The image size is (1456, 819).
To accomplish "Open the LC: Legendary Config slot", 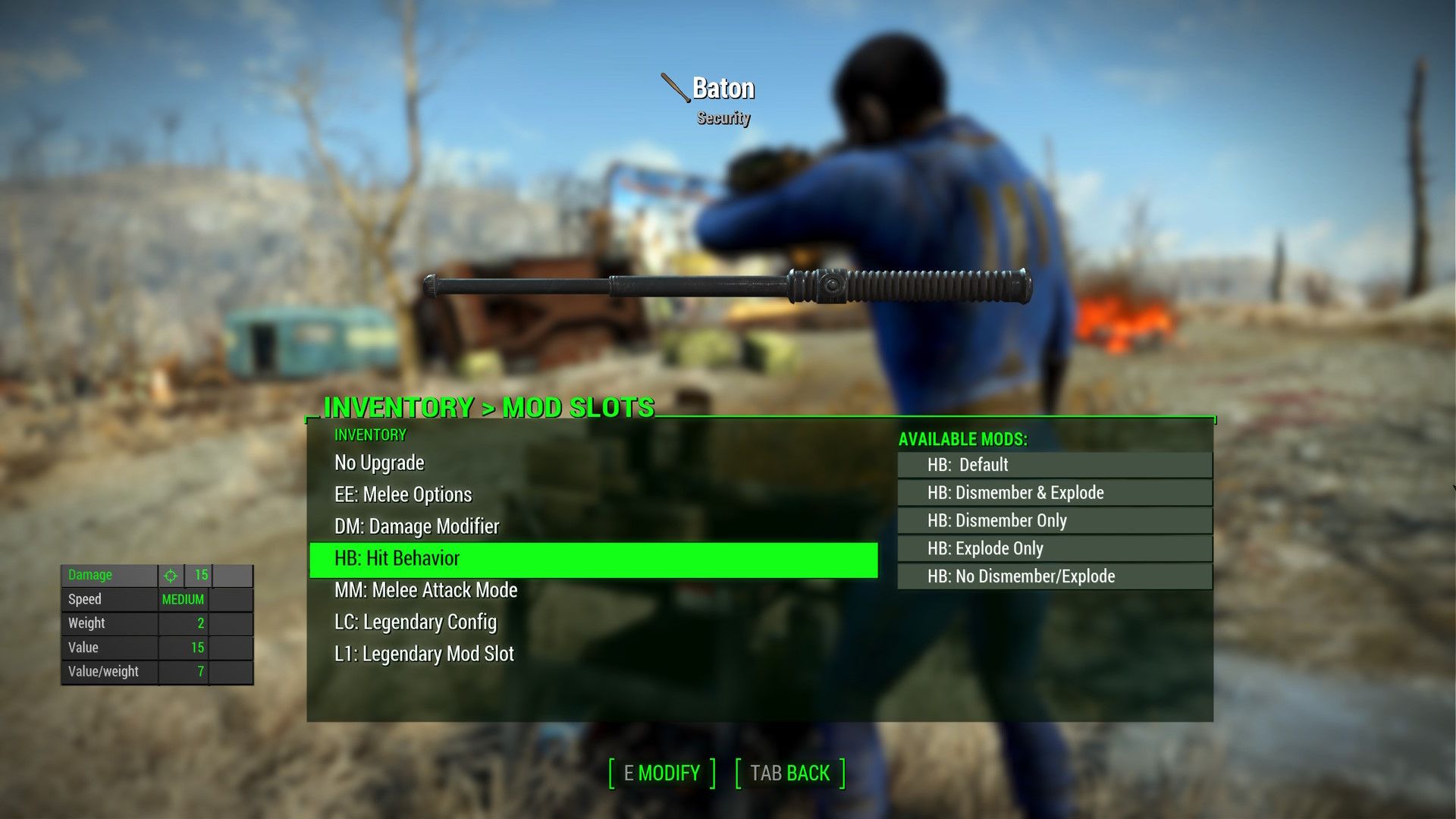I will tap(415, 622).
